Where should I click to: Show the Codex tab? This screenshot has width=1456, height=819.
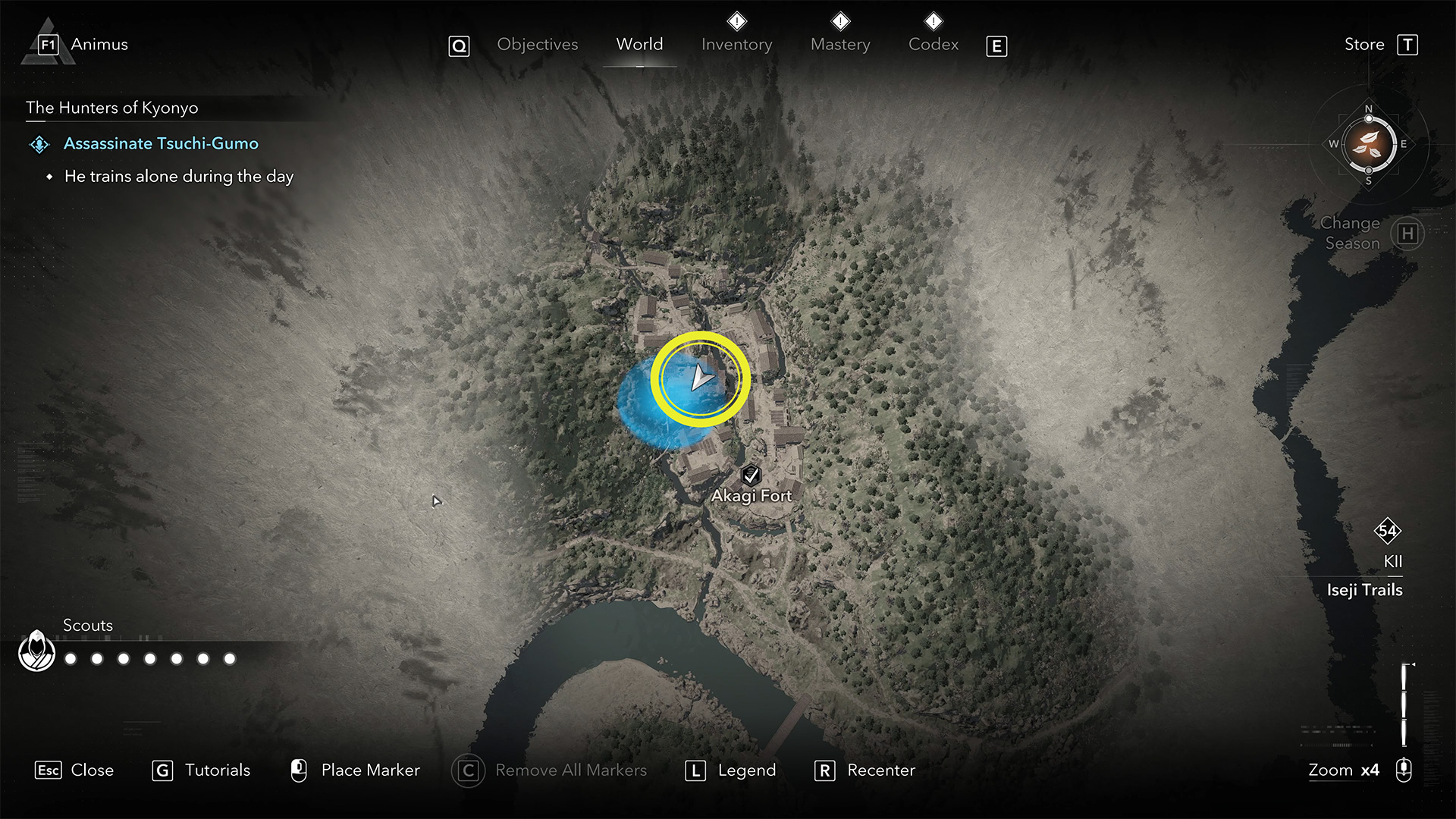(x=934, y=45)
